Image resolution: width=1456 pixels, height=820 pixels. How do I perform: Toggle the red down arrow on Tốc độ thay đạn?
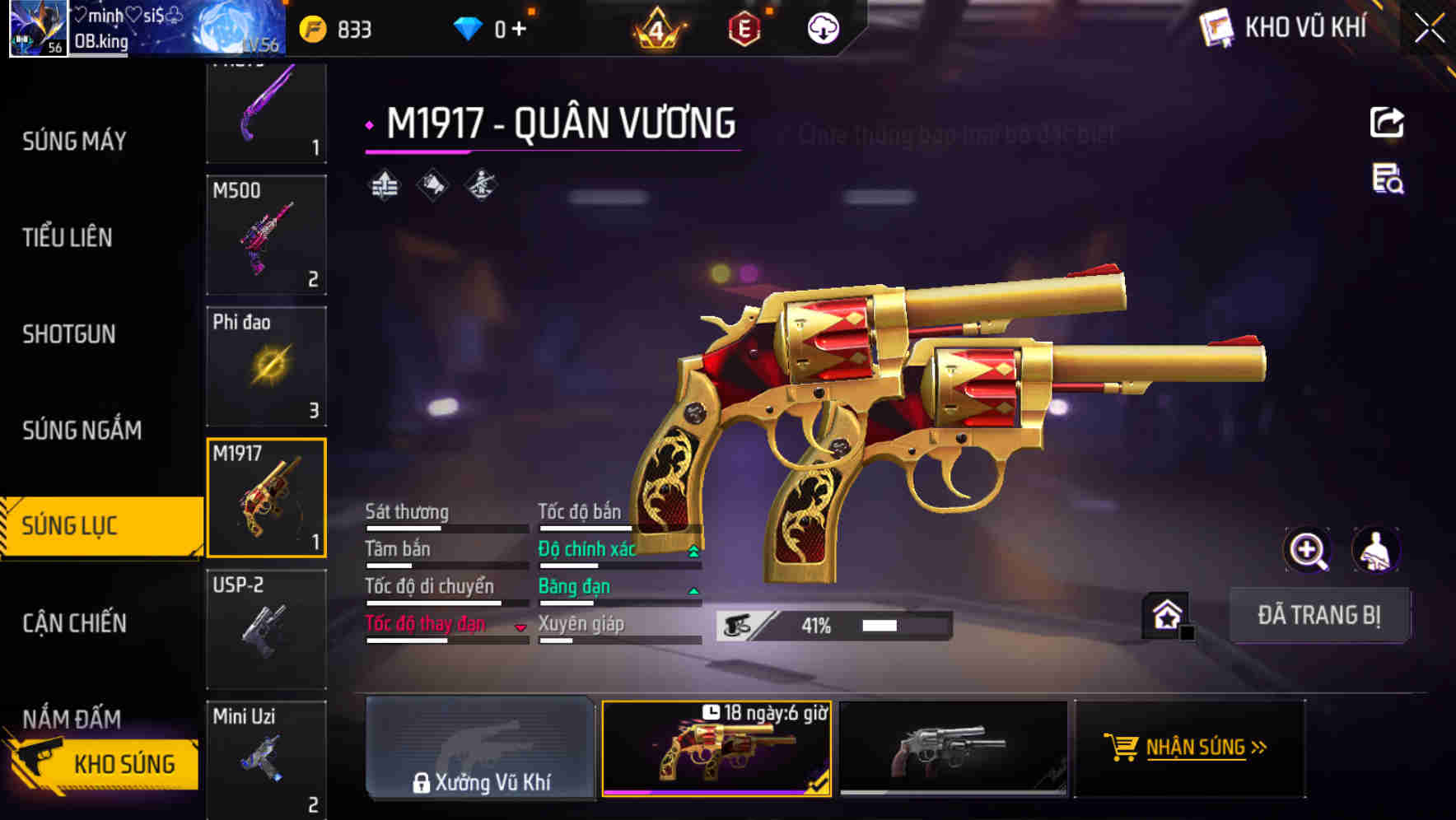(x=520, y=627)
